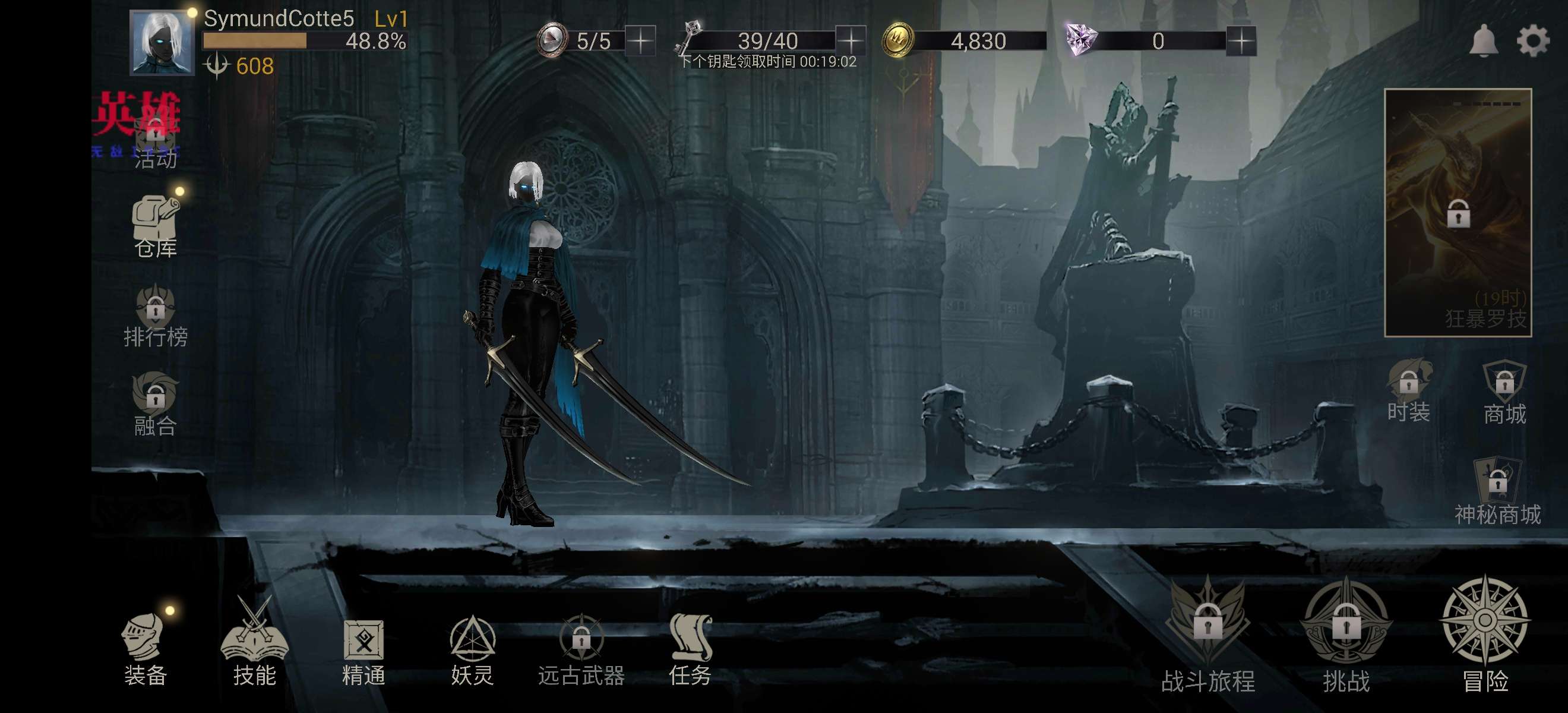Click the player avatar portrait
The width and height of the screenshot is (1568, 713).
click(x=162, y=43)
